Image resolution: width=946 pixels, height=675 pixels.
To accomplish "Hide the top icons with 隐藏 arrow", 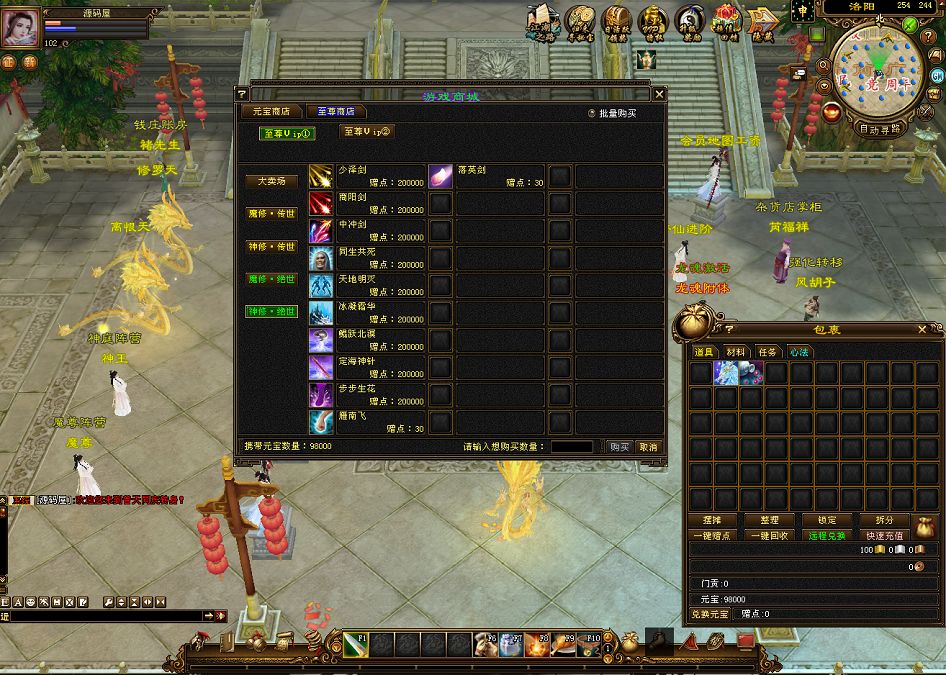I will pos(764,22).
